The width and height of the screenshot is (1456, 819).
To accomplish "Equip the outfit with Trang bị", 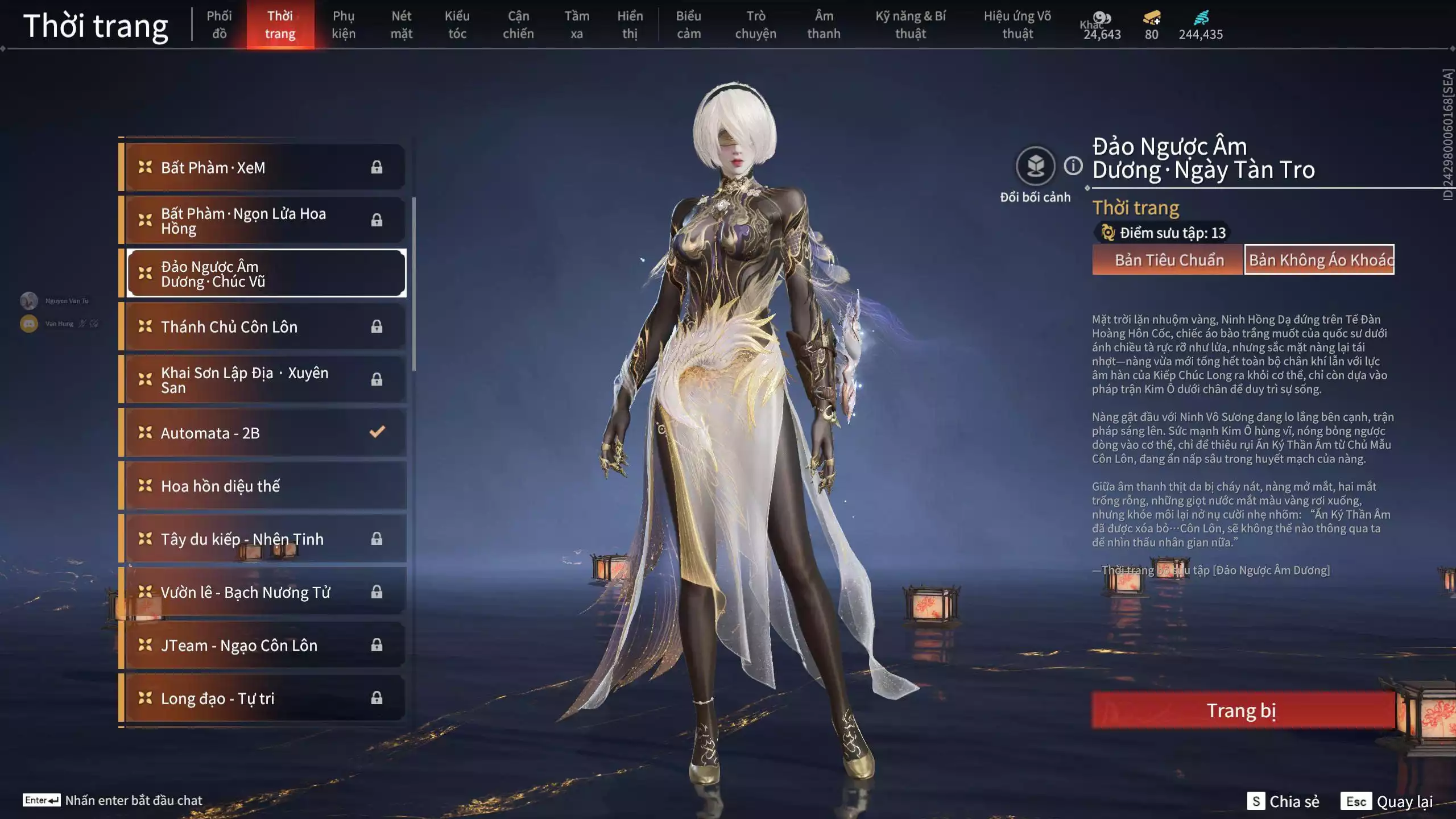I will (1242, 710).
